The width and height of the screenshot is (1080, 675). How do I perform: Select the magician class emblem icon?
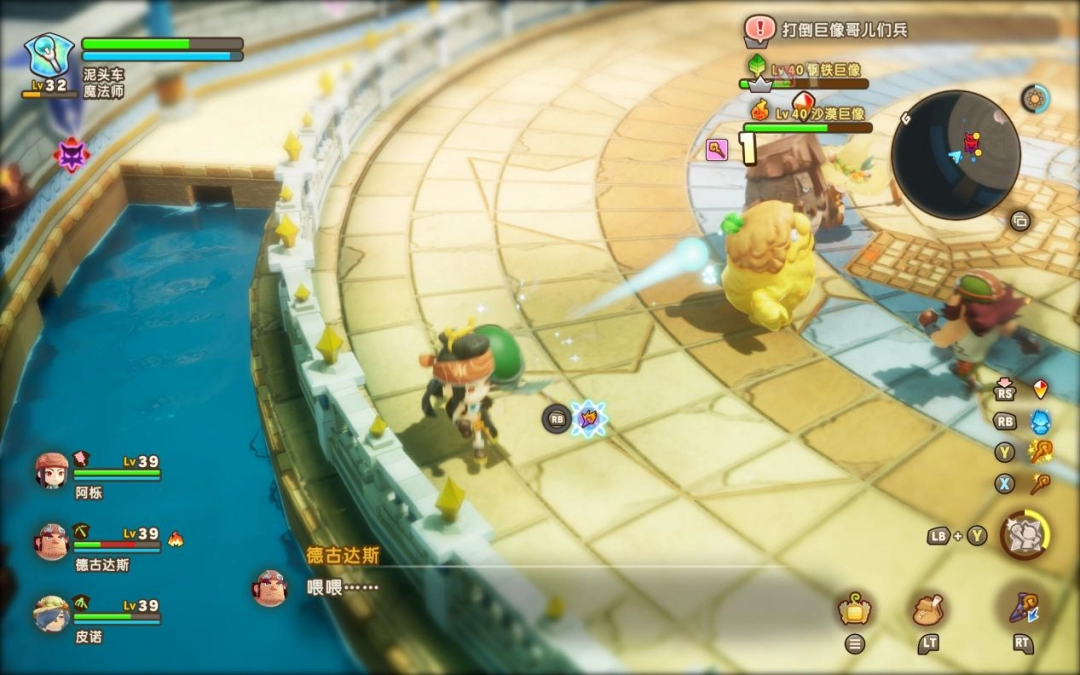click(x=48, y=56)
